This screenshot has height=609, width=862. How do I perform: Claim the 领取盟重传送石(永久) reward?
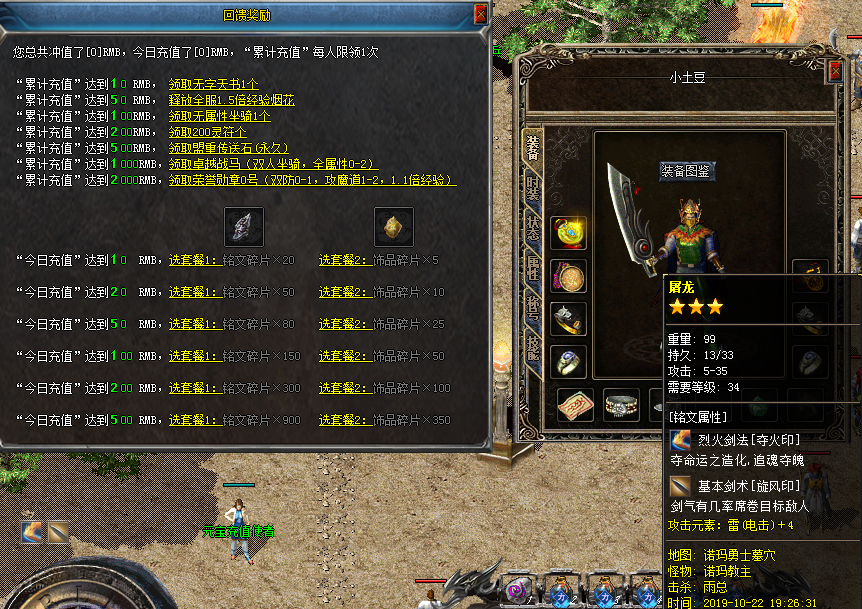[230, 148]
